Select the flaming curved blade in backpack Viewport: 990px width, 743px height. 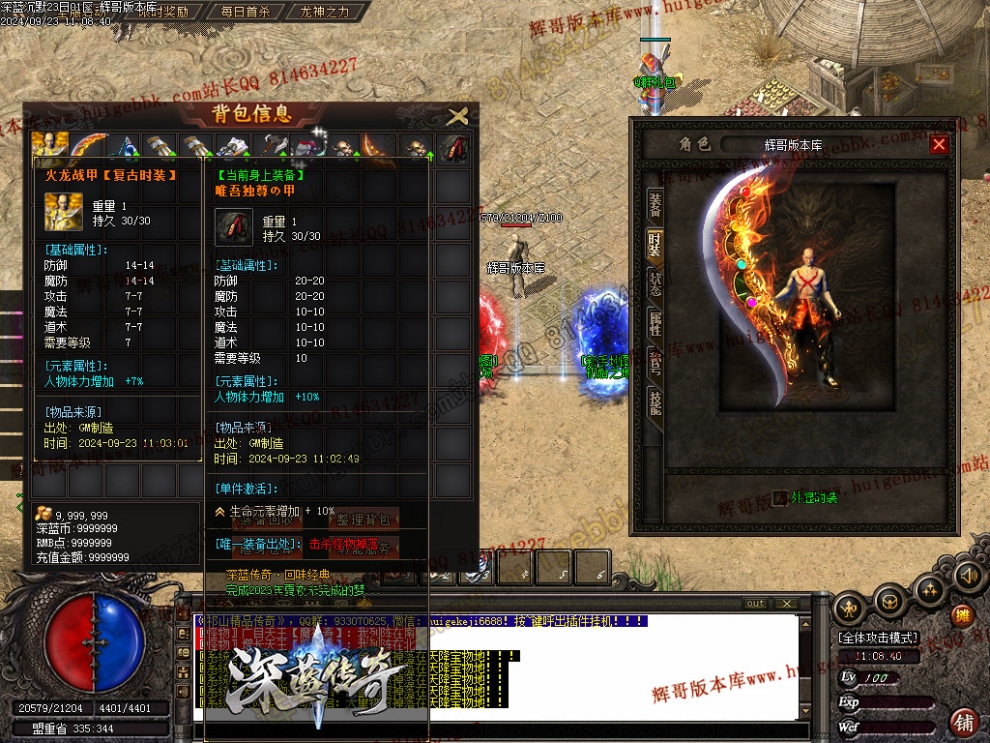(88, 148)
